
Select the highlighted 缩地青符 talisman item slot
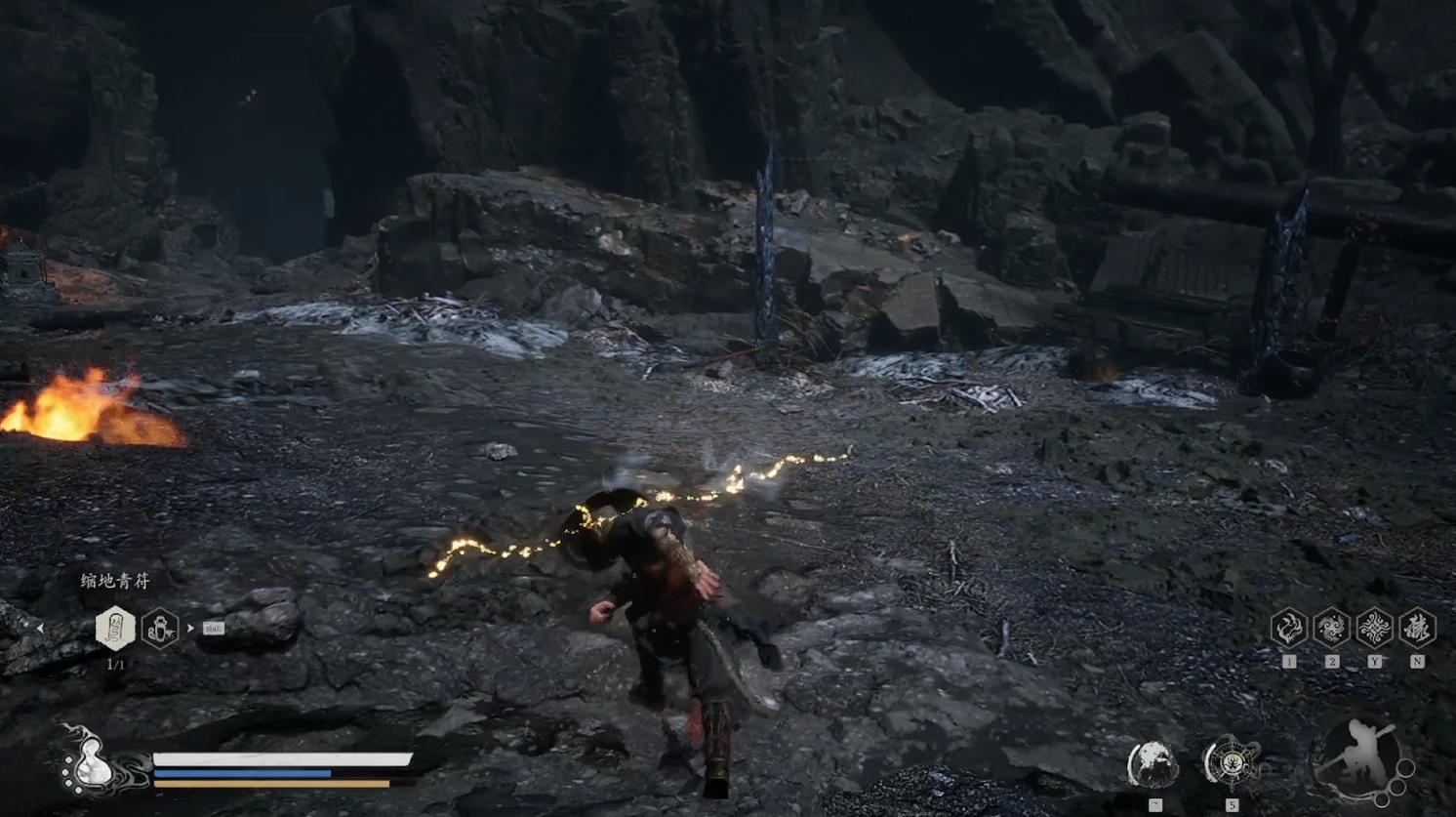click(115, 628)
